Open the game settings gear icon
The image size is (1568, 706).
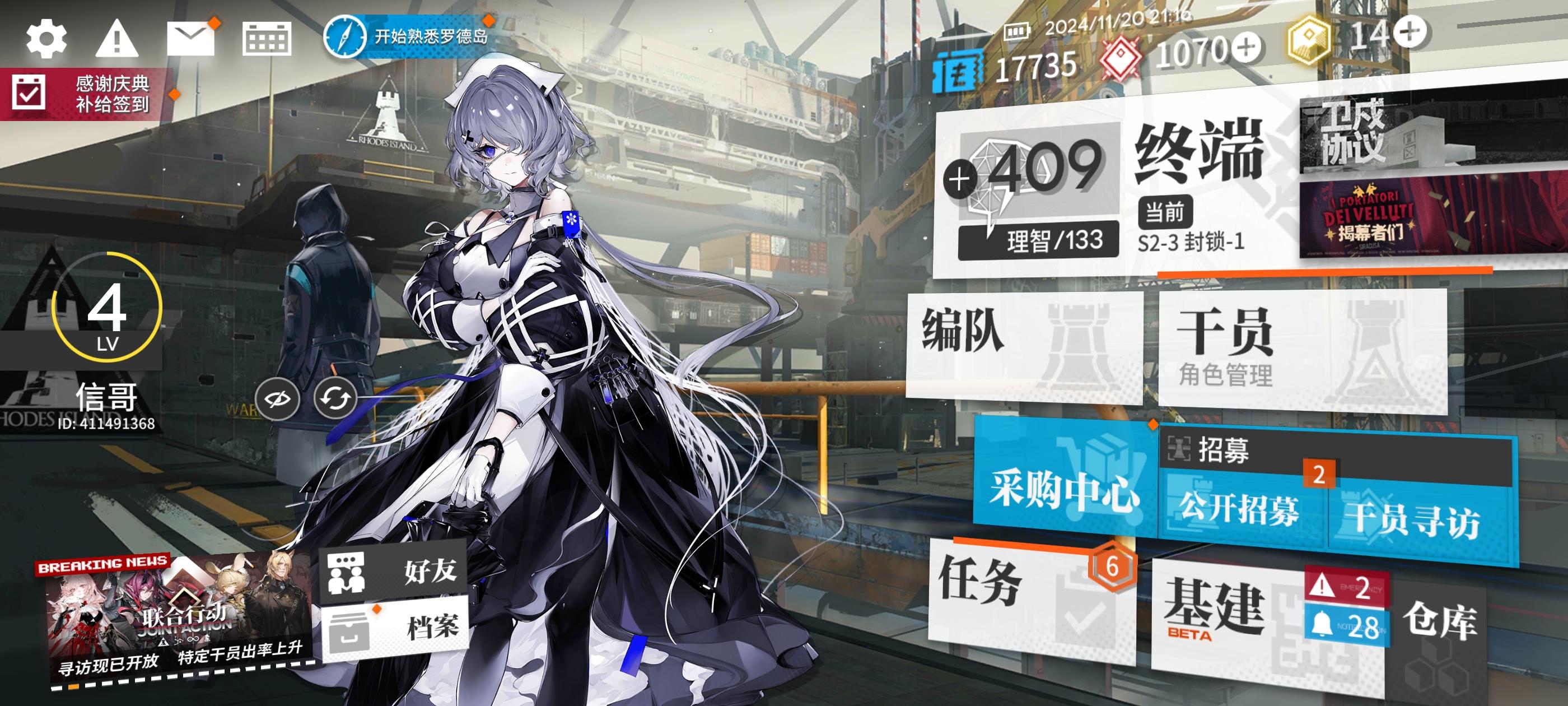coord(48,38)
